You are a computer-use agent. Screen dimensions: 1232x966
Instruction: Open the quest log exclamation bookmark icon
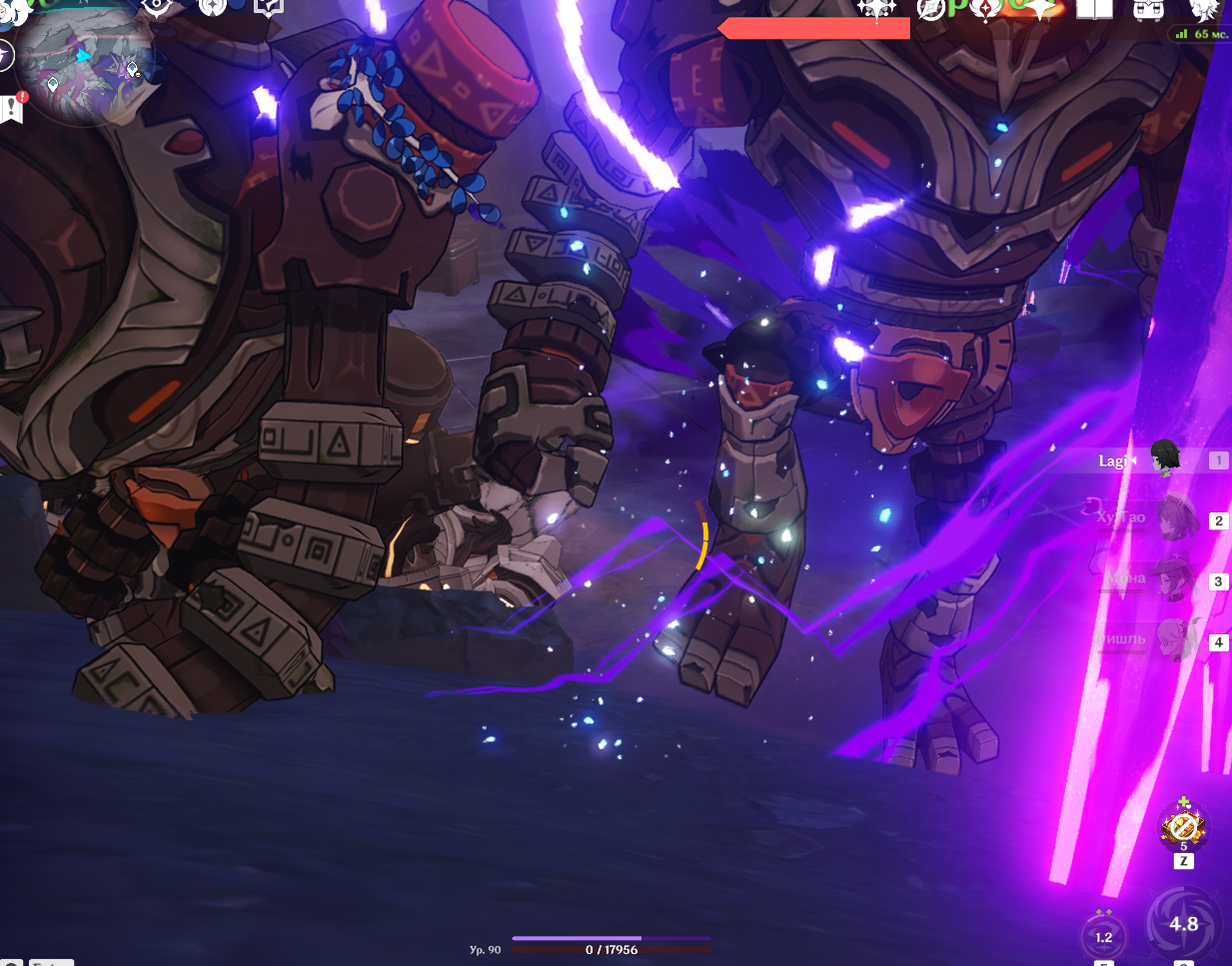13,107
